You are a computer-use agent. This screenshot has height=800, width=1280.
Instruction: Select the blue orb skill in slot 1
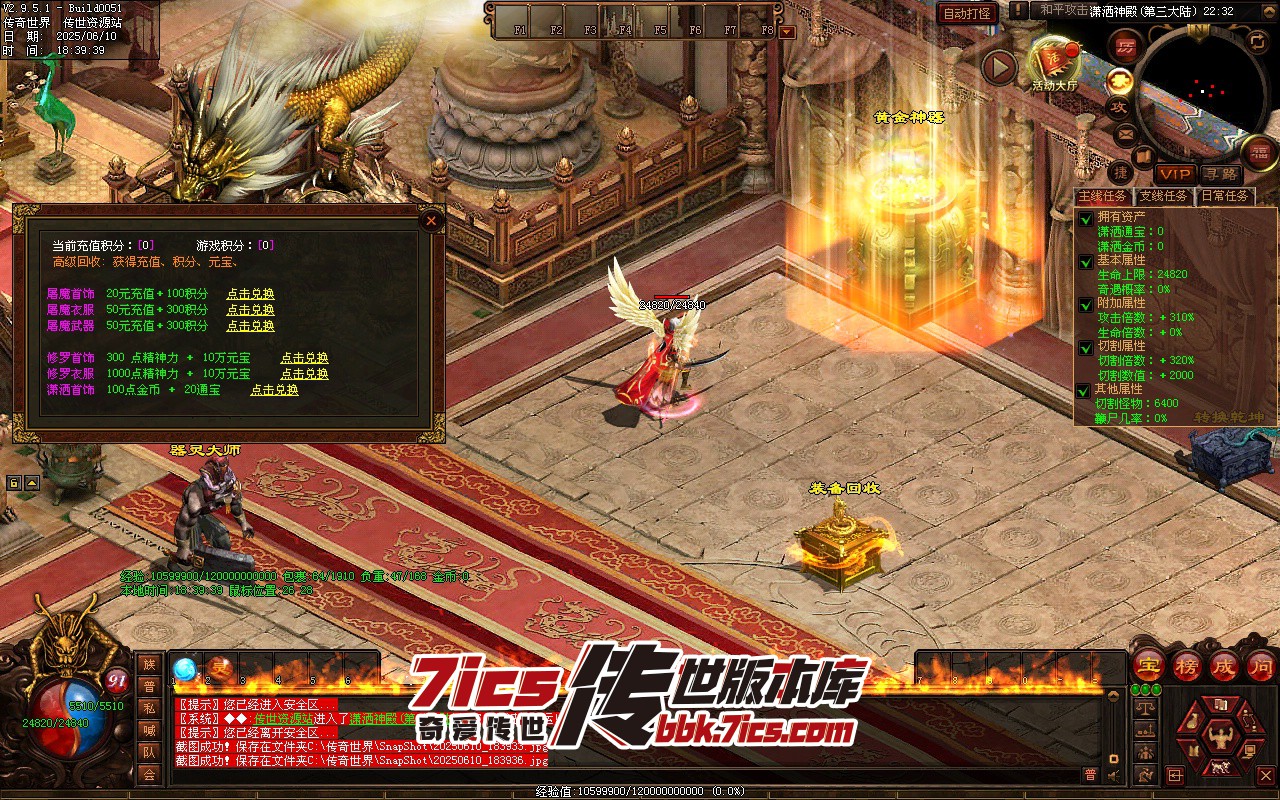[184, 668]
